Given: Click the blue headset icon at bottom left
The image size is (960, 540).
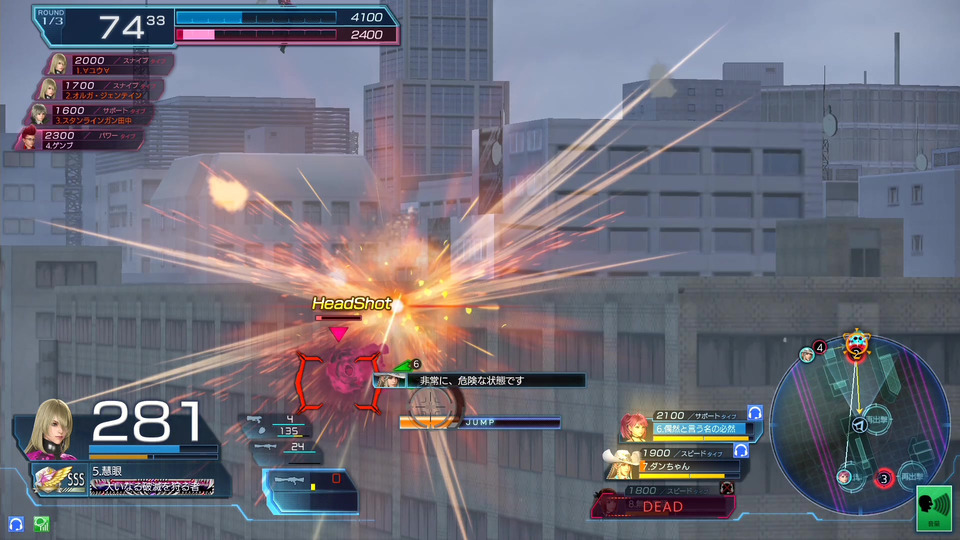Looking at the screenshot, I should pyautogui.click(x=16, y=523).
